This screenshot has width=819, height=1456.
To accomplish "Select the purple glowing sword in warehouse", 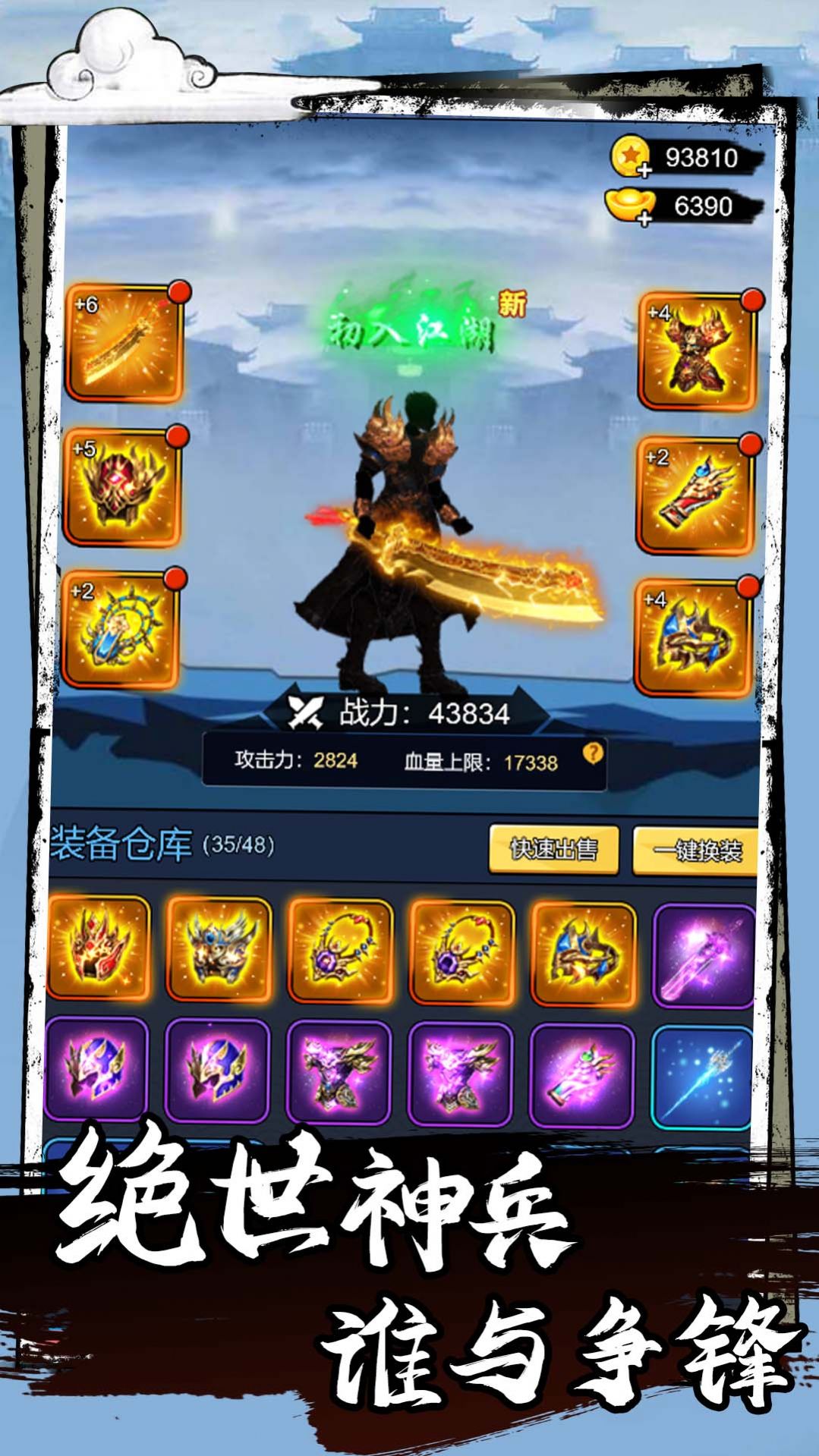I will point(704,956).
